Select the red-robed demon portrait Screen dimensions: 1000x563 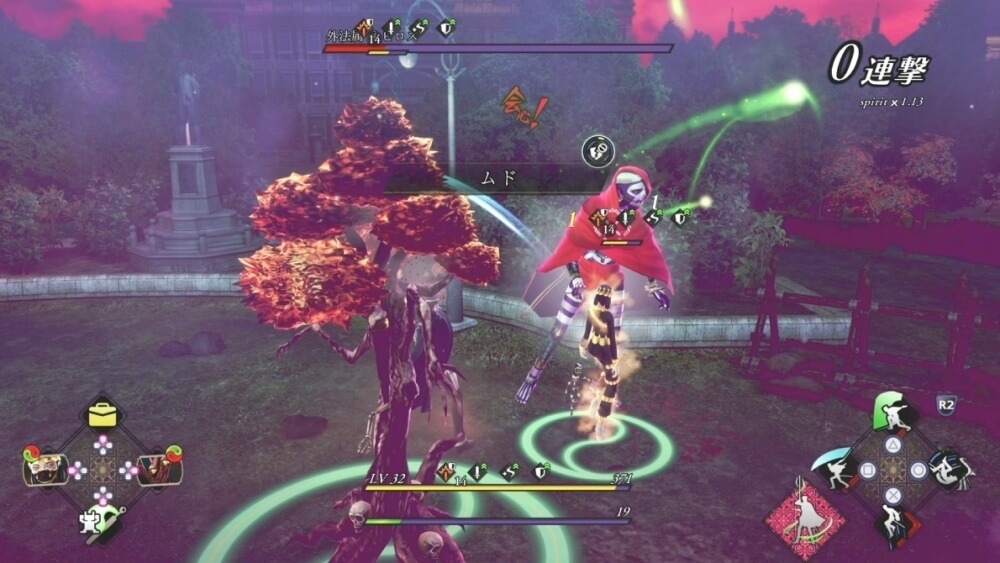pos(158,470)
